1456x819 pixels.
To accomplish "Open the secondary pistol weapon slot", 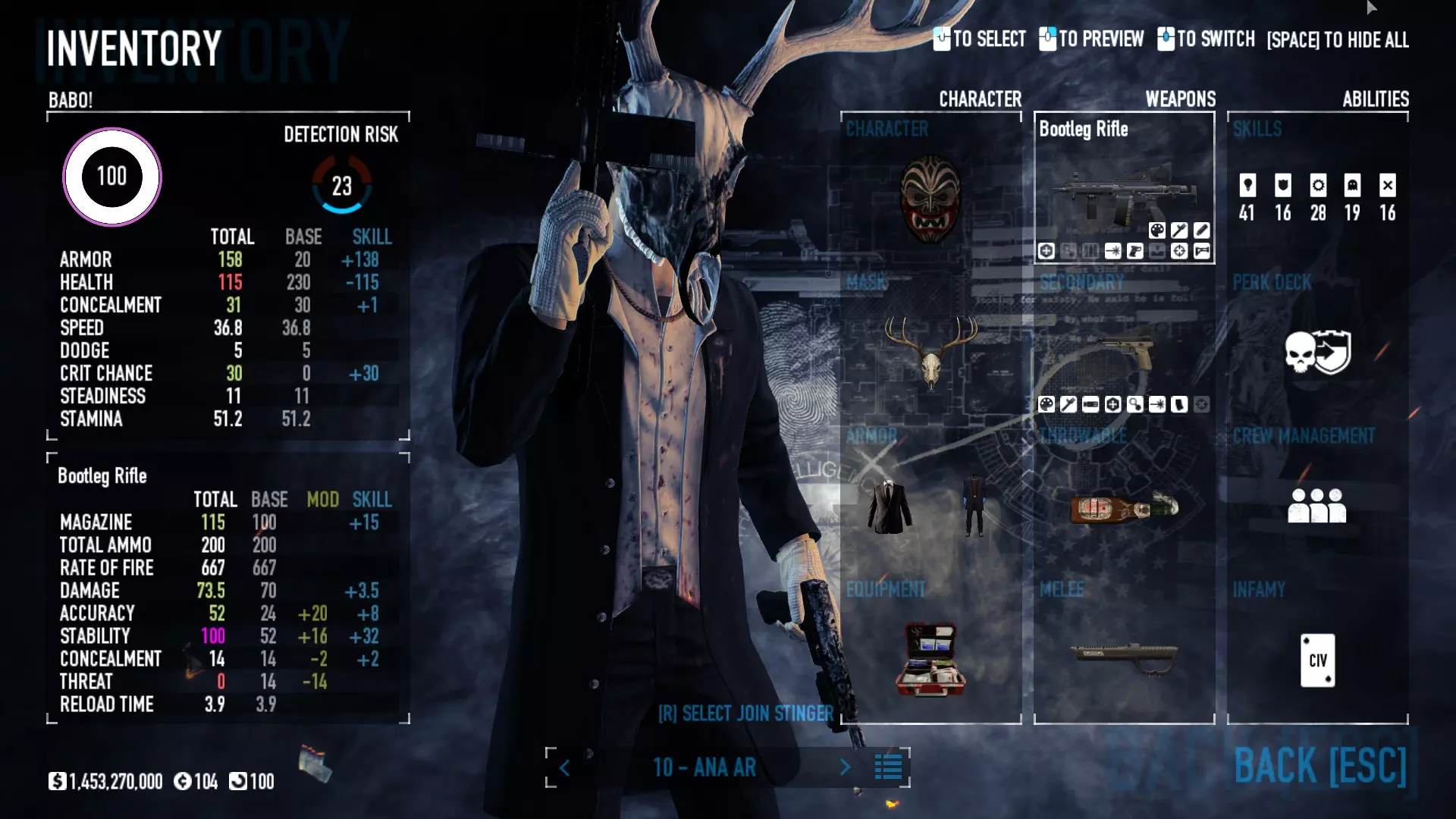I will tap(1124, 350).
